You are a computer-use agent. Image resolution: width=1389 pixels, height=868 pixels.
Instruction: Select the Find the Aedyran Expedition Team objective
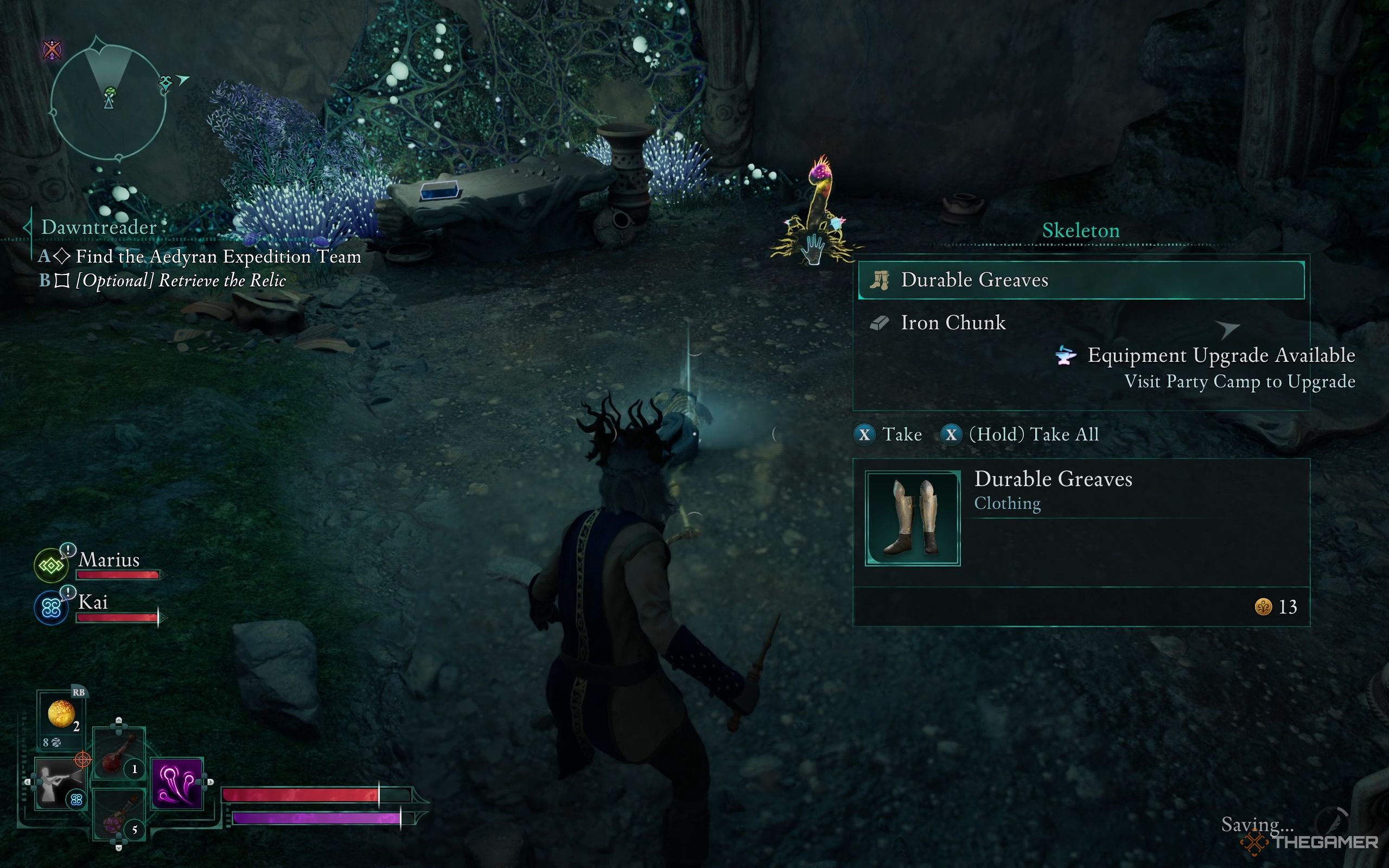pyautogui.click(x=218, y=257)
